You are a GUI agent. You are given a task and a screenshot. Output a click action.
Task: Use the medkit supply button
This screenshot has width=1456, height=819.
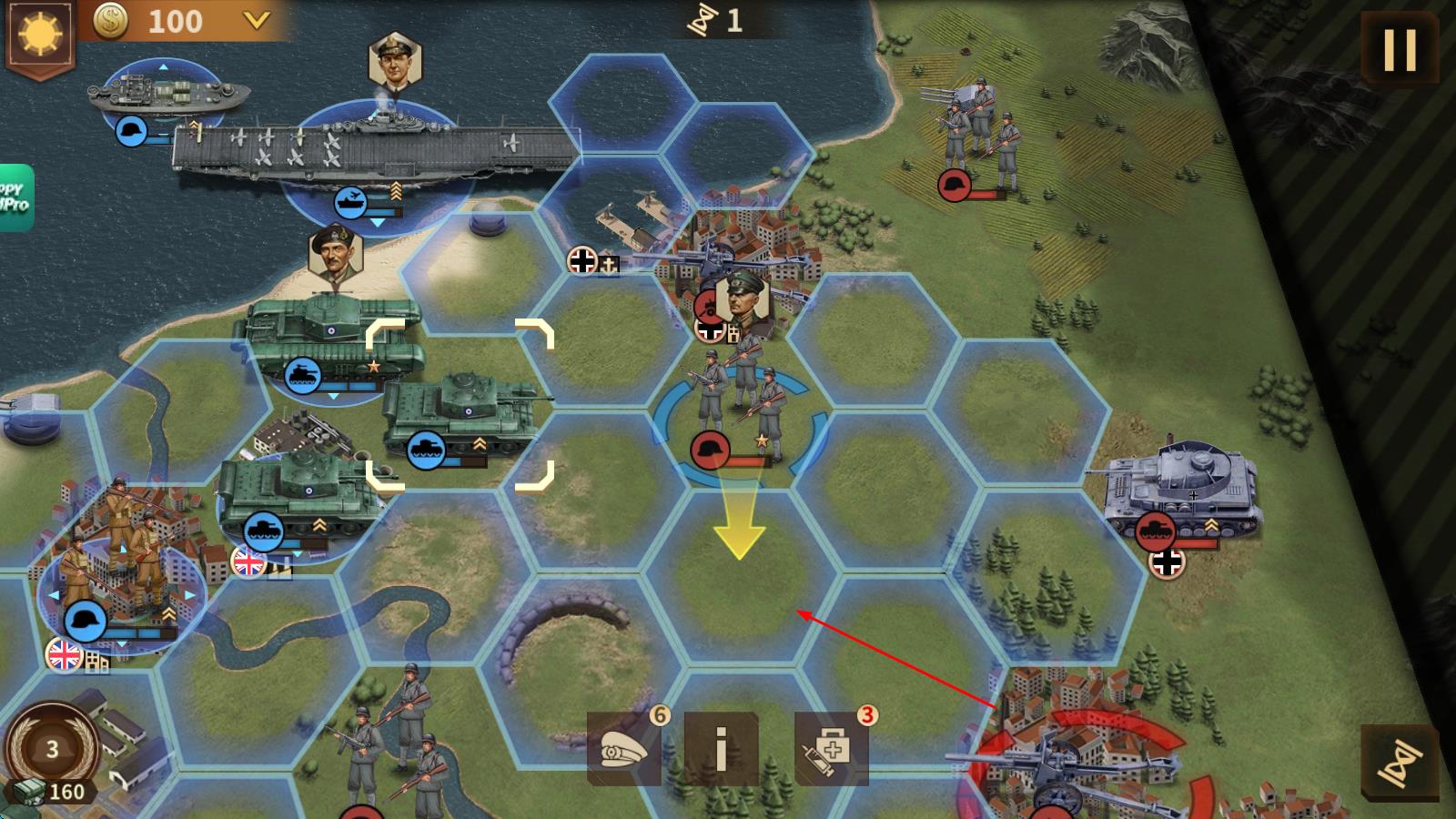tap(831, 750)
